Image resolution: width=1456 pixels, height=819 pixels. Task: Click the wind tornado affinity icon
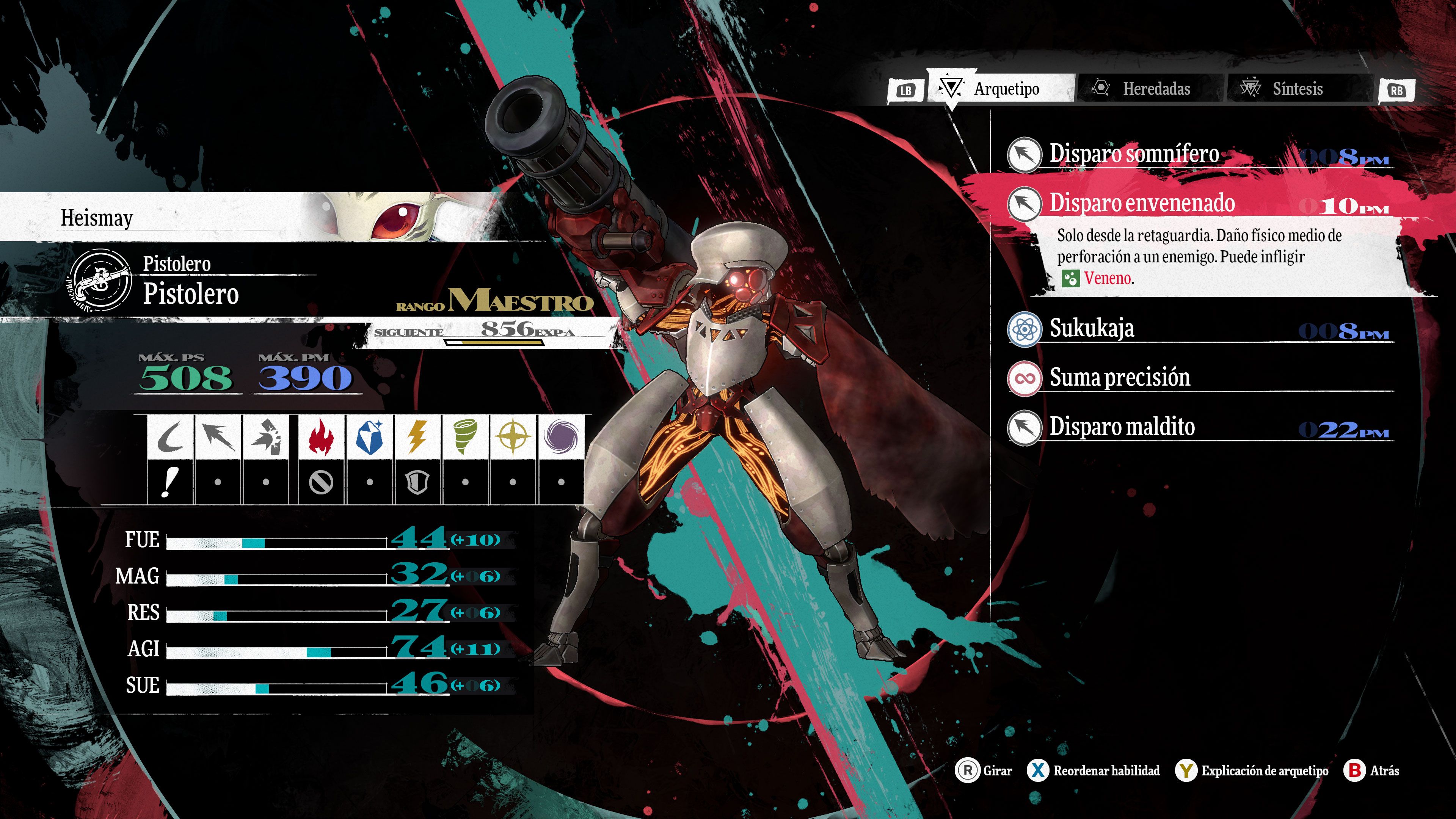(465, 437)
